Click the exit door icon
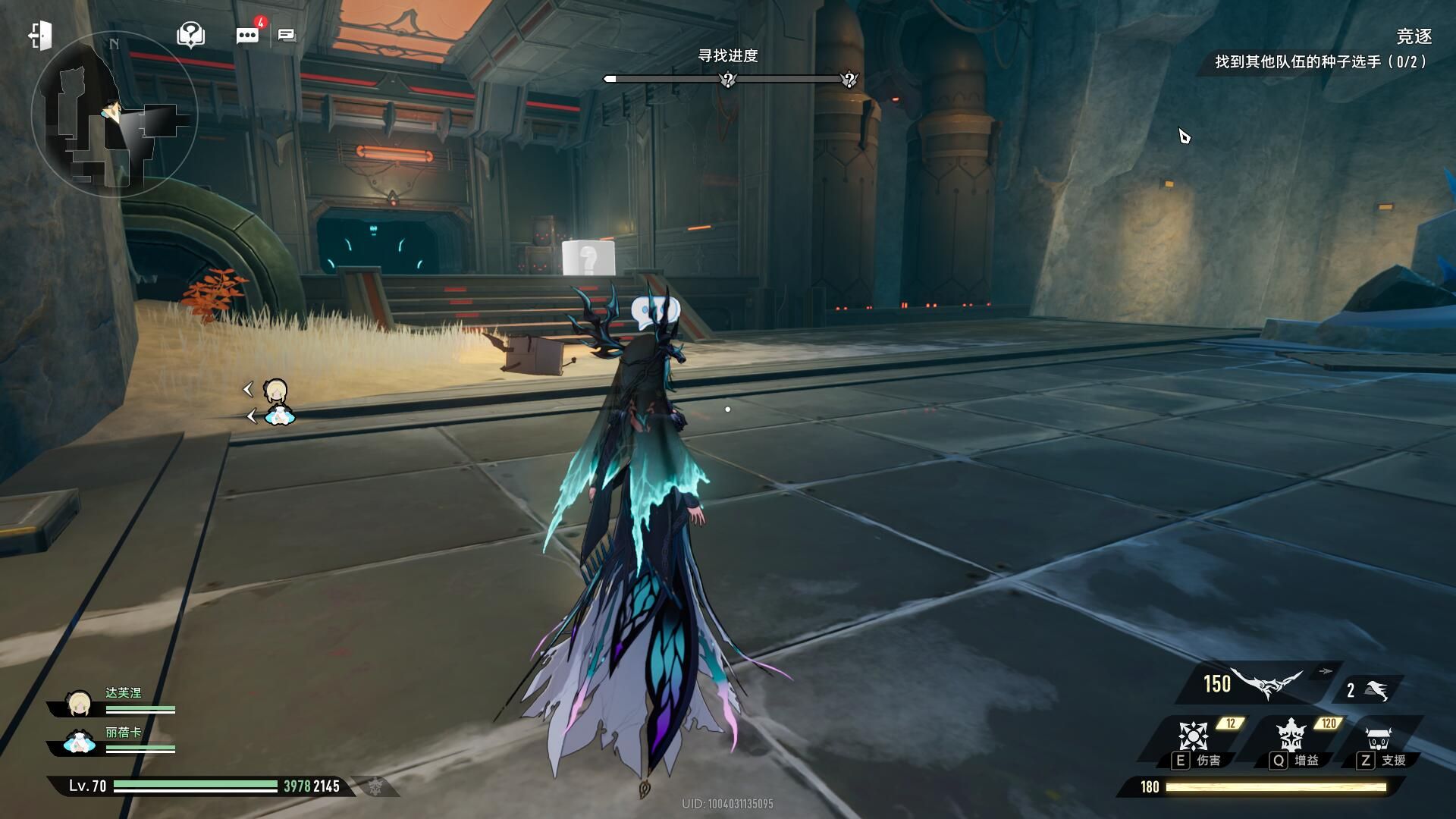Screen dimensions: 1456x819 (x=40, y=36)
